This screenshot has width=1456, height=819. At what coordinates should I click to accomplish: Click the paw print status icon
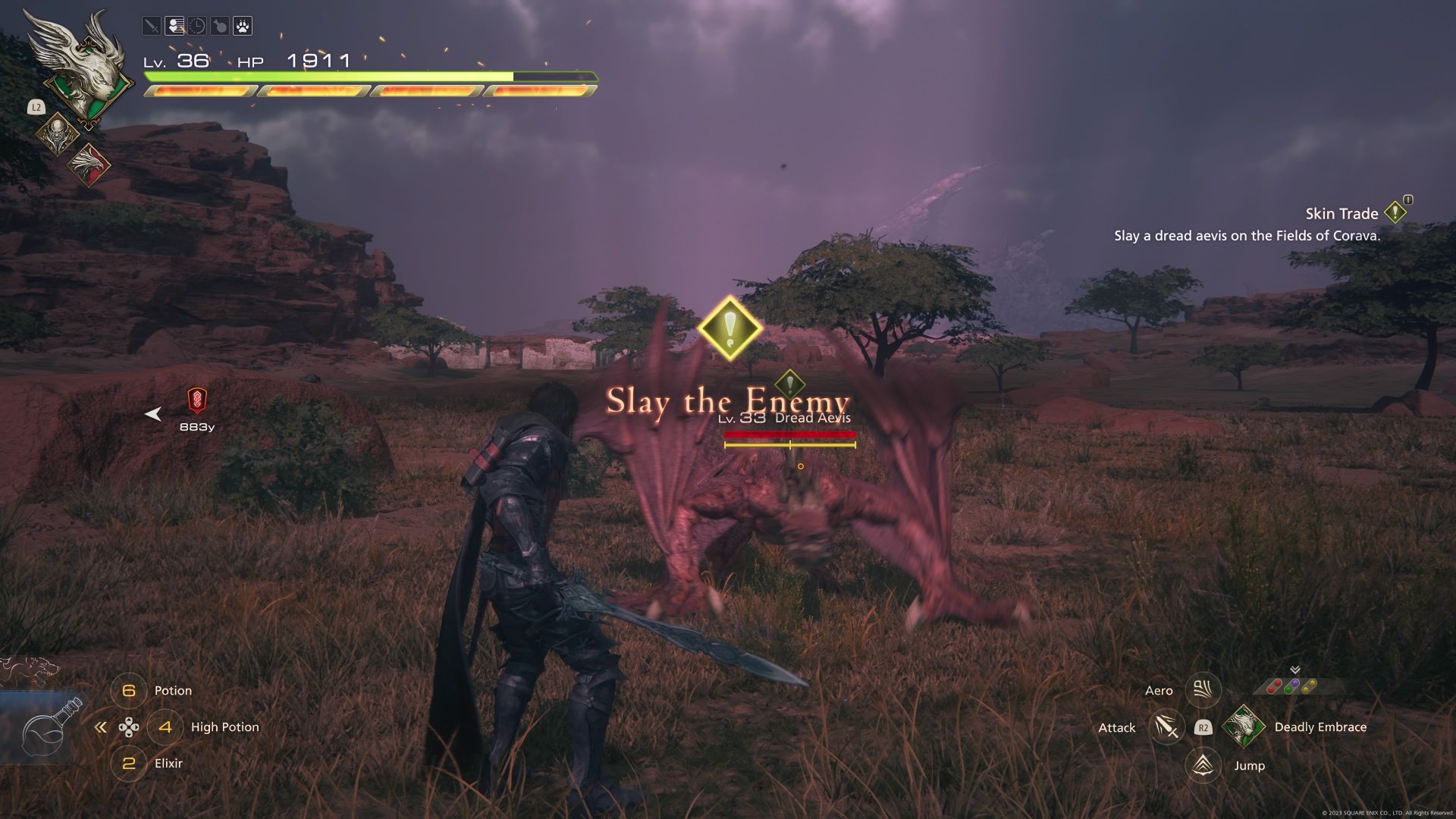tap(242, 27)
